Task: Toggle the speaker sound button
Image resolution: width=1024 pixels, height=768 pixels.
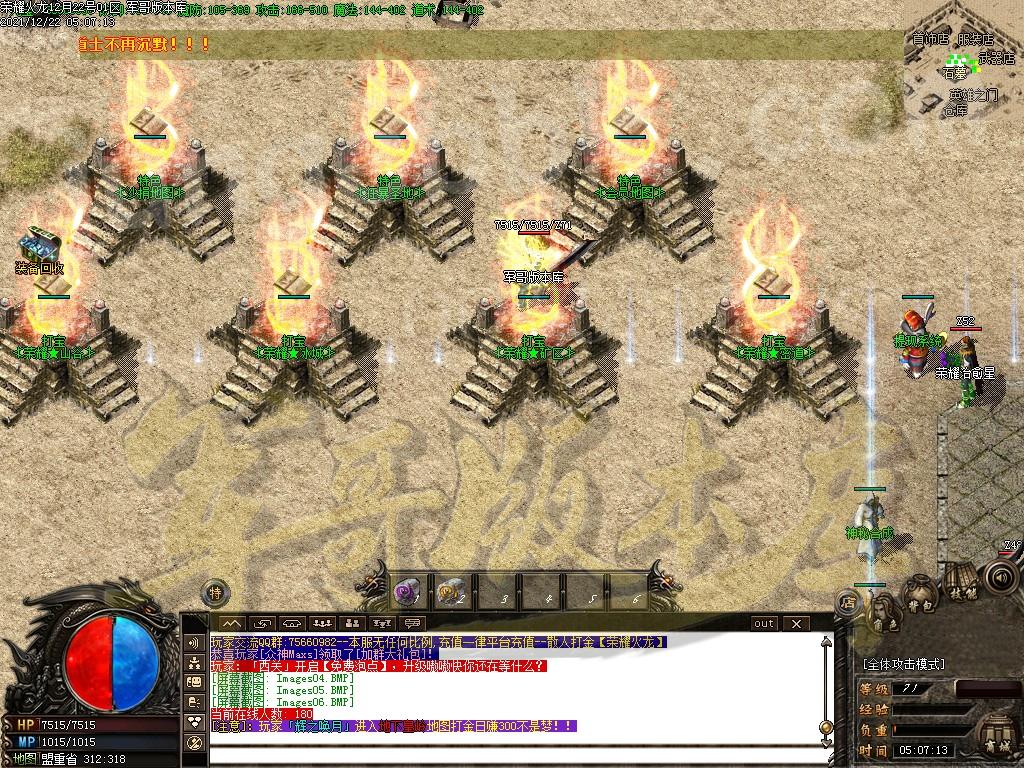Action: point(998,577)
